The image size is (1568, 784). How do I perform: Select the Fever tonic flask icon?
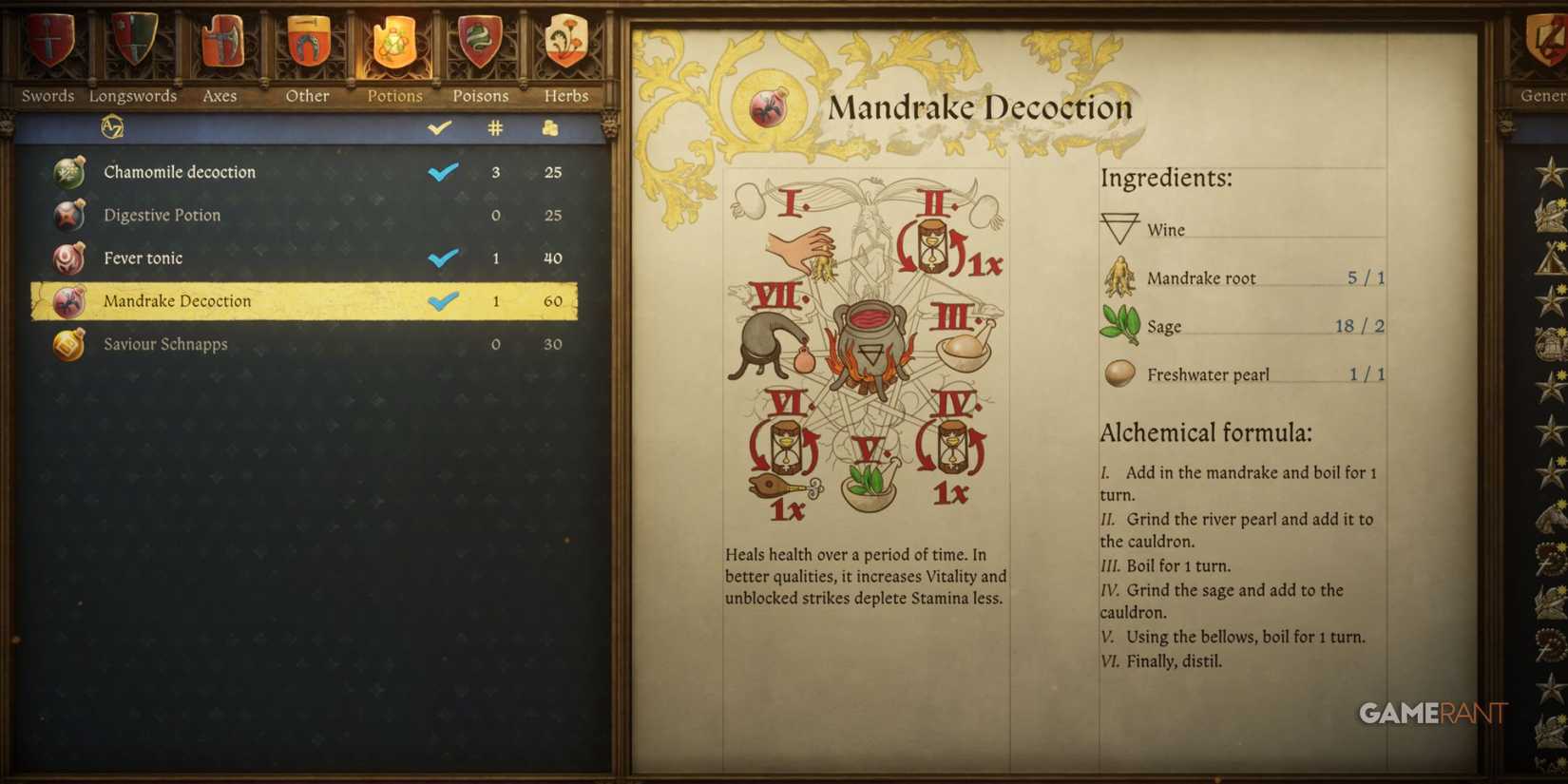pyautogui.click(x=69, y=258)
